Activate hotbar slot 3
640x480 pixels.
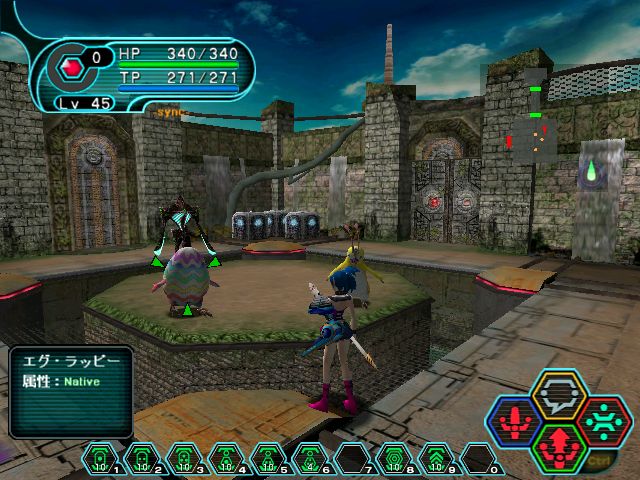[x=184, y=459]
